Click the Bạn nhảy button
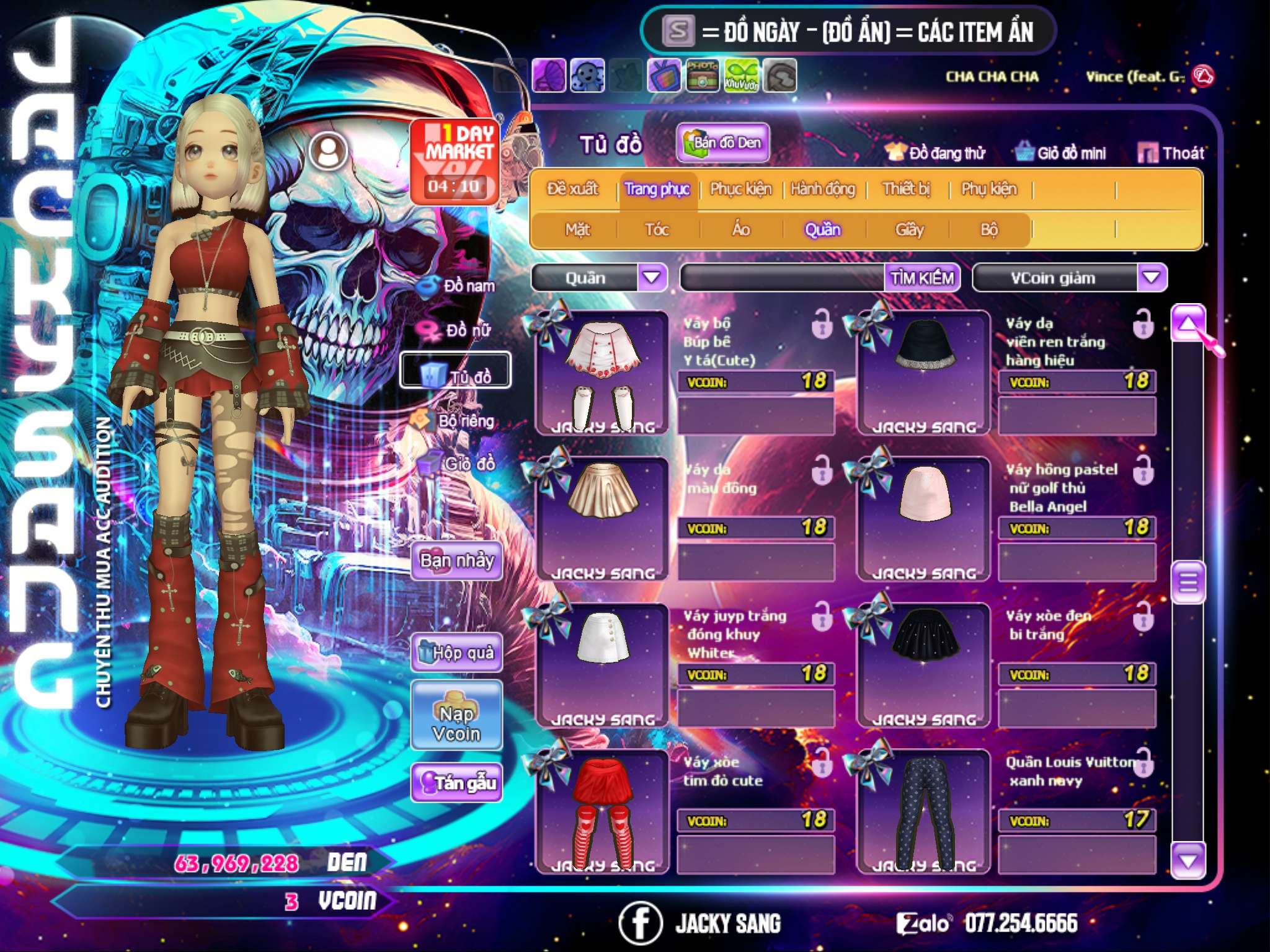1270x952 pixels. (456, 561)
